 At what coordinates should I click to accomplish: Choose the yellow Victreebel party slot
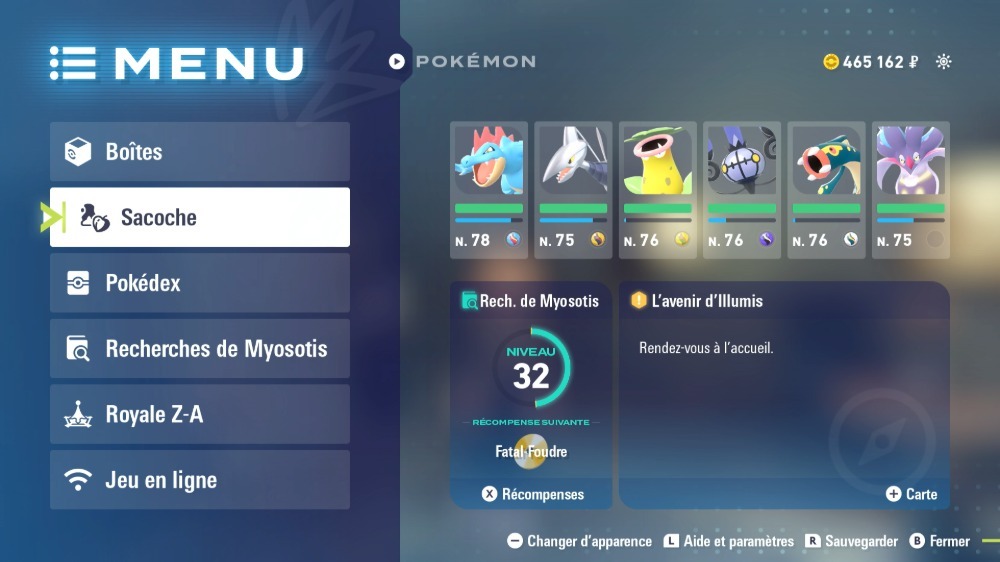click(657, 190)
